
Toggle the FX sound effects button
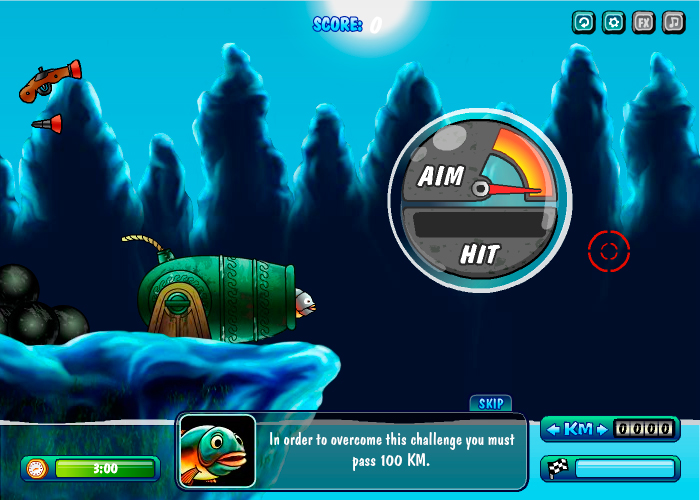(643, 22)
